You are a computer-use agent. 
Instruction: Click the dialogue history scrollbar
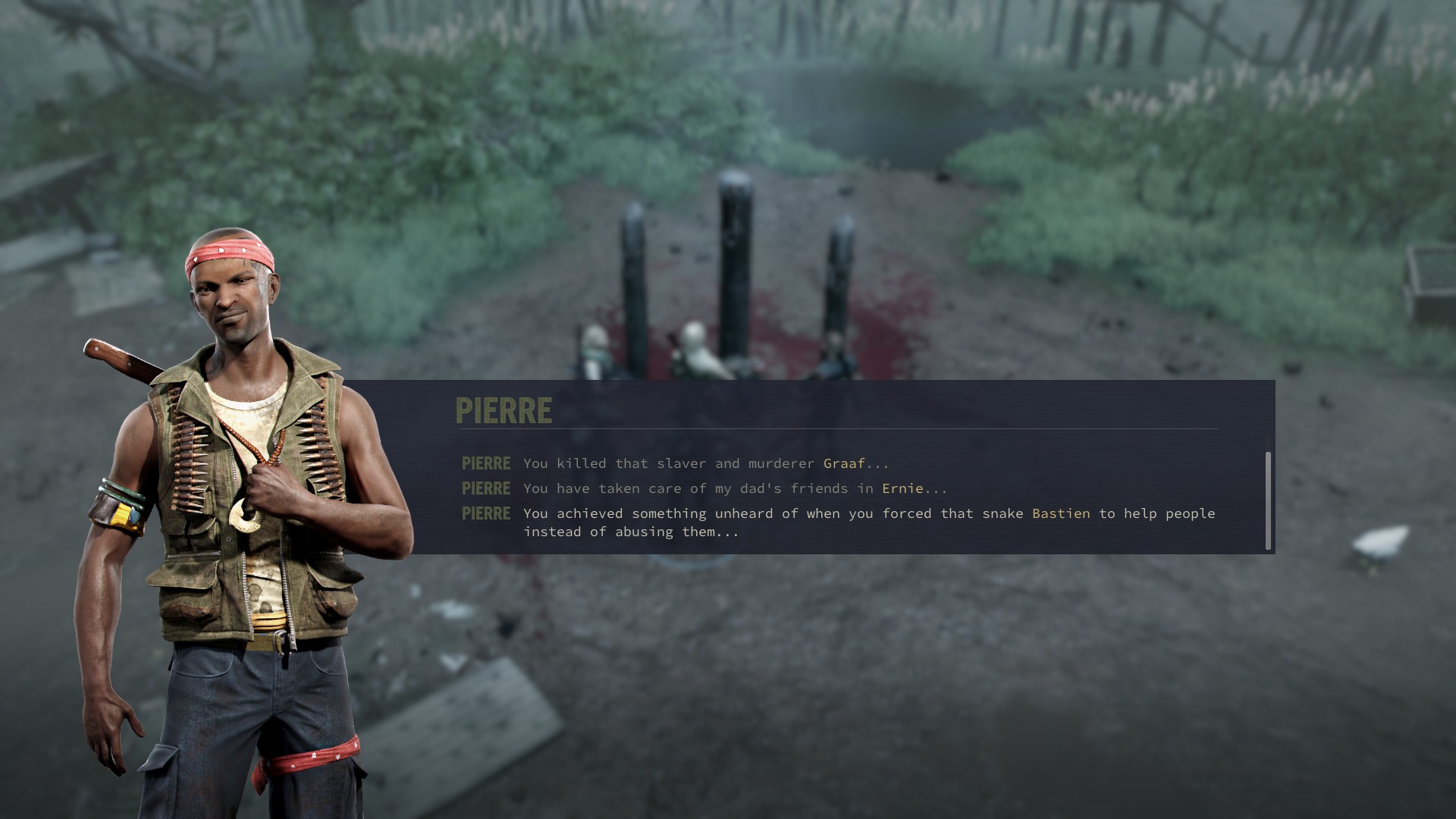coord(1268,500)
